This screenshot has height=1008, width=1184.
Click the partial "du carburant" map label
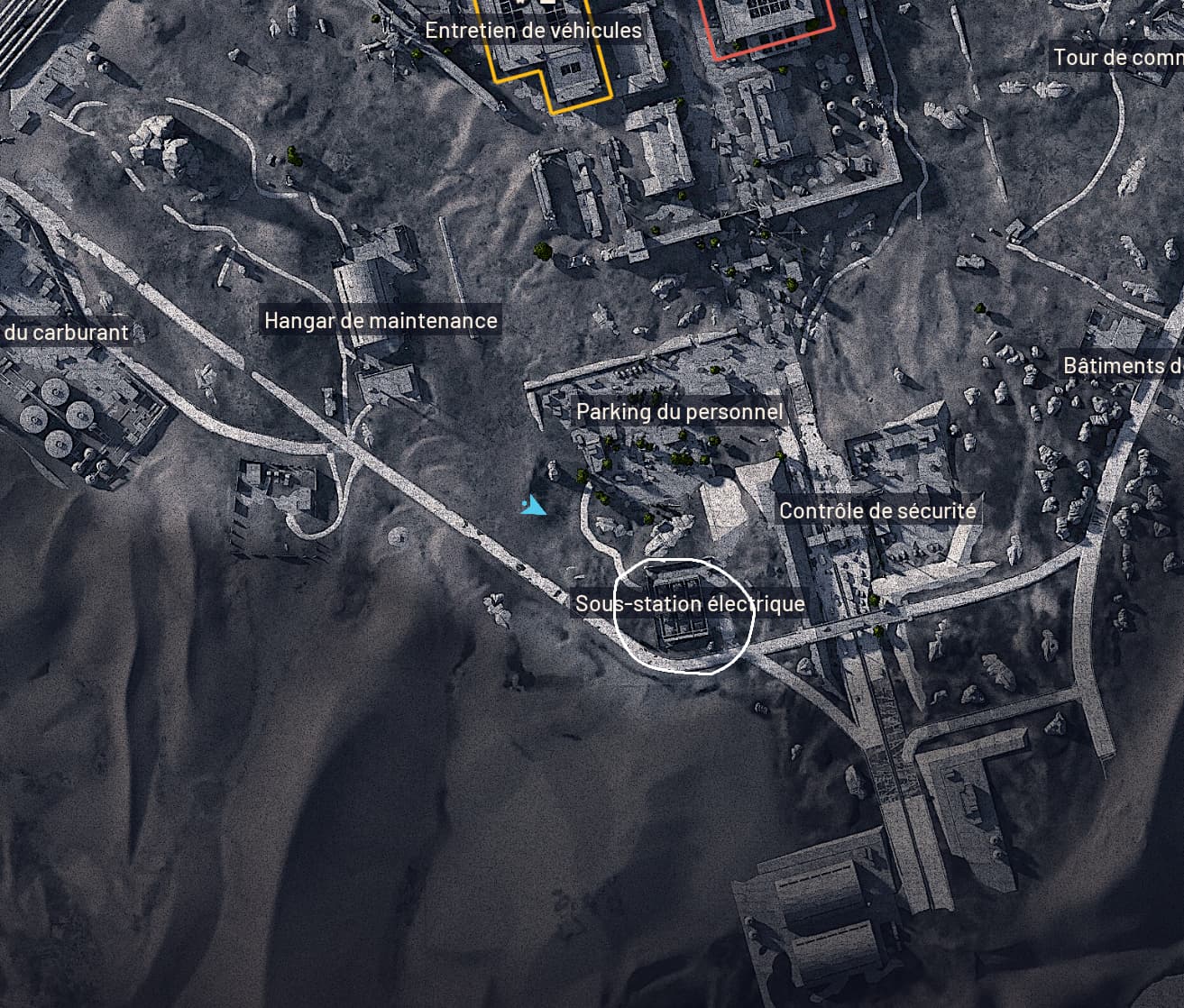coord(67,333)
